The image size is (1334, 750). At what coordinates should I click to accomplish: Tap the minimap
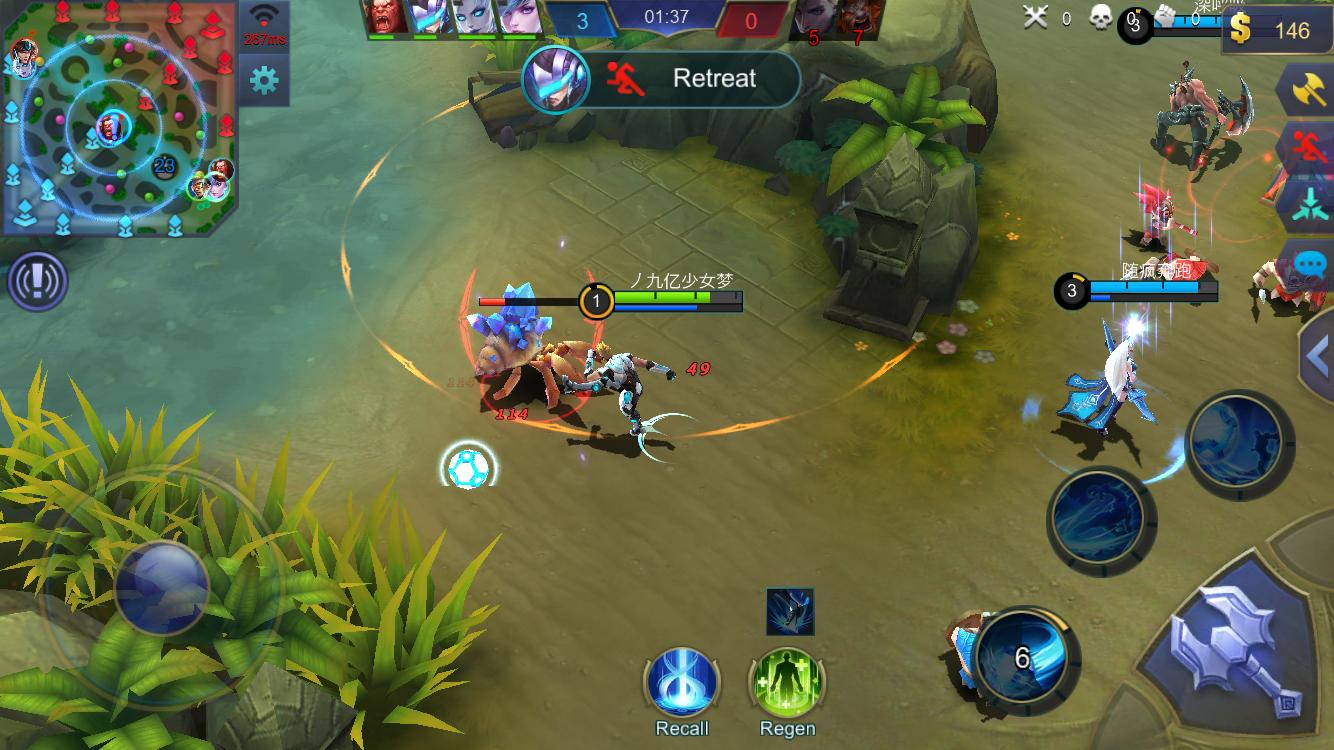[x=119, y=119]
